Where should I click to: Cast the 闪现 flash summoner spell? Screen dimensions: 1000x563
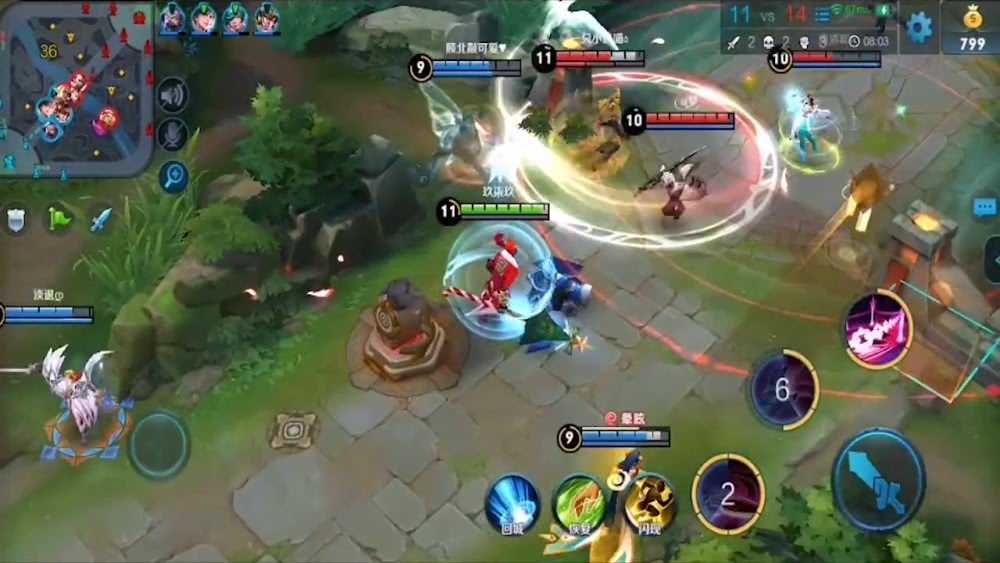(x=648, y=503)
